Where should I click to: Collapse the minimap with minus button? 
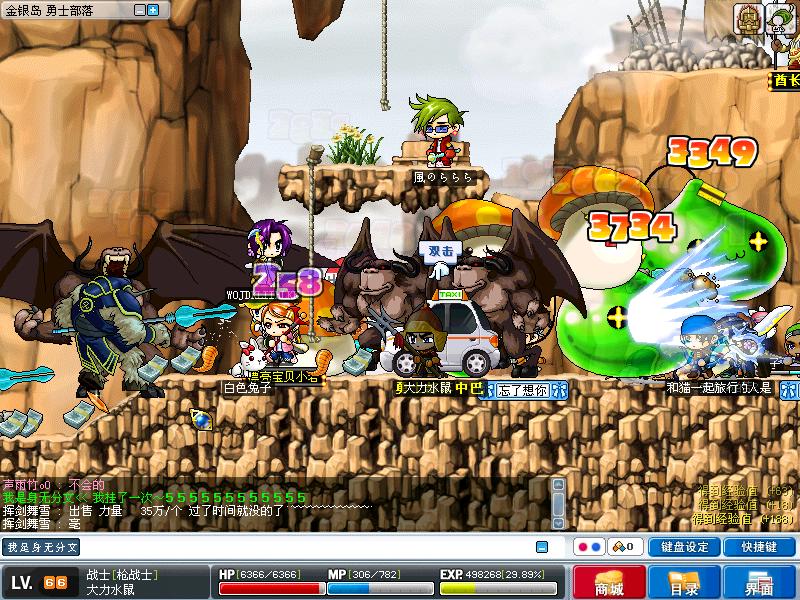[139, 10]
